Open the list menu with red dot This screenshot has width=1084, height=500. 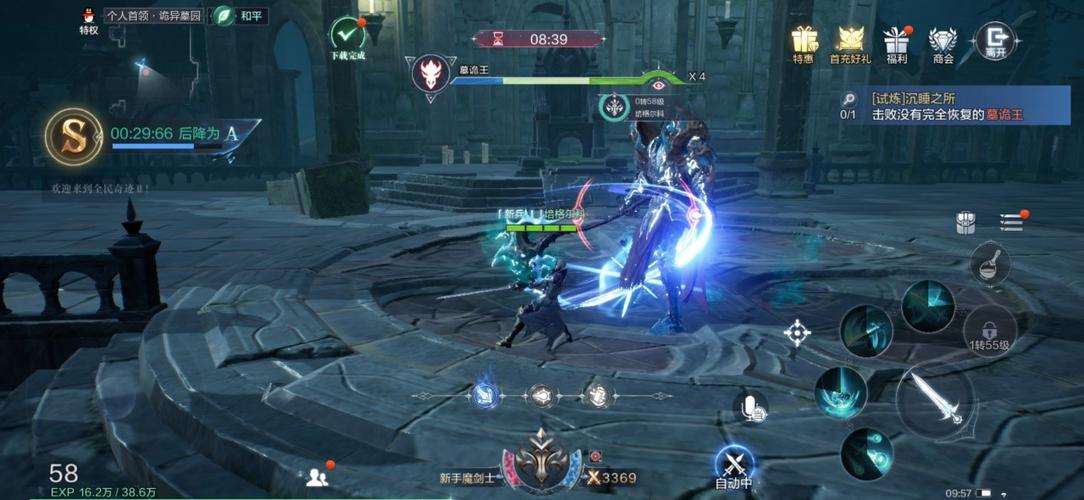(1011, 222)
